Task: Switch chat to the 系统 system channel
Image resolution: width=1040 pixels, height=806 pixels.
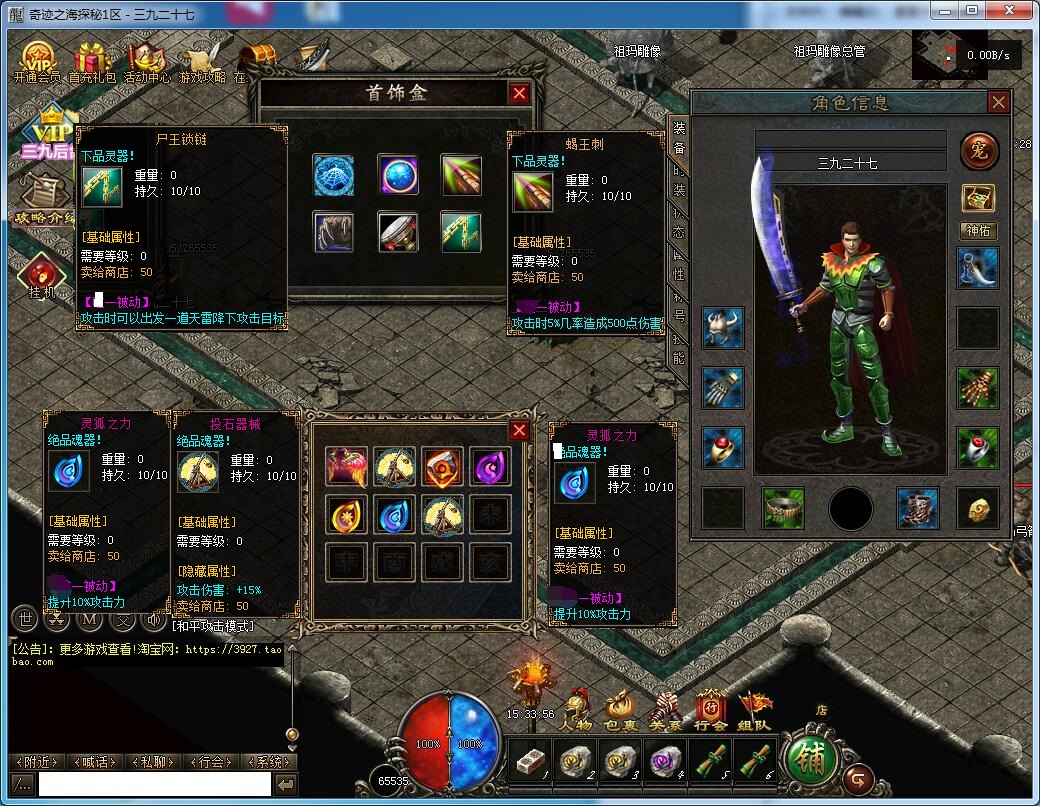Action: click(x=268, y=762)
